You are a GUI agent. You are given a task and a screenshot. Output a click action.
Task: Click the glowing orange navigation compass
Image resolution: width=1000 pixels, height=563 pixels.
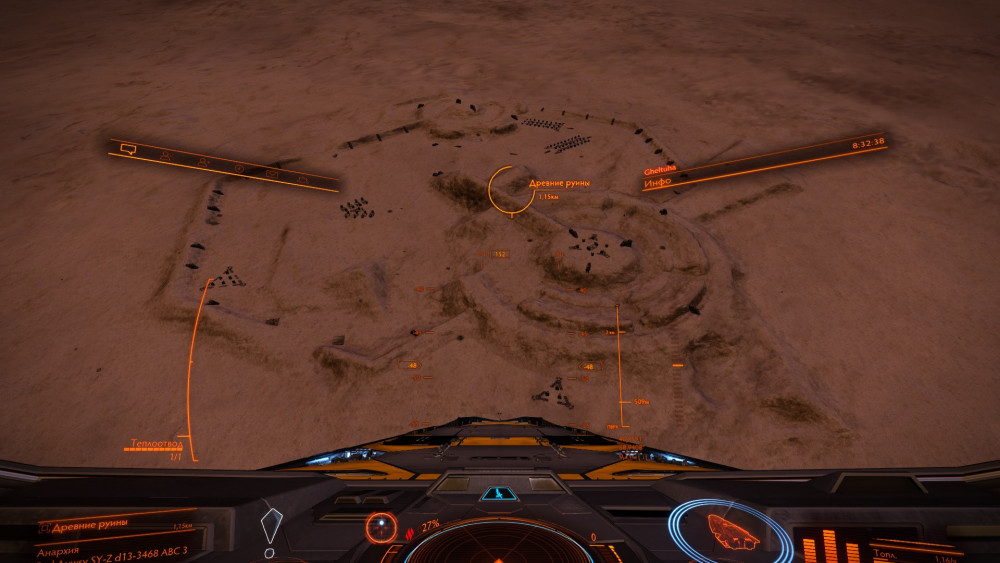381,527
